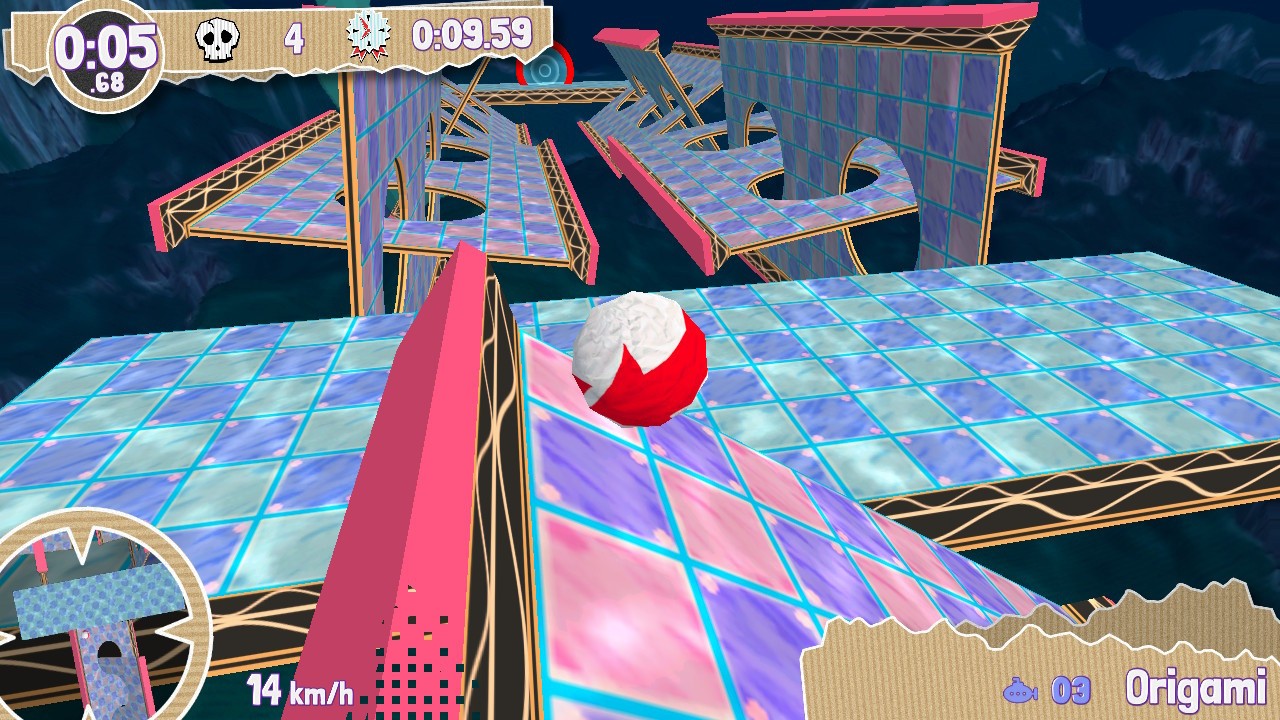This screenshot has width=1280, height=720.
Task: Click the minimap circle in the corner
Action: point(95,610)
